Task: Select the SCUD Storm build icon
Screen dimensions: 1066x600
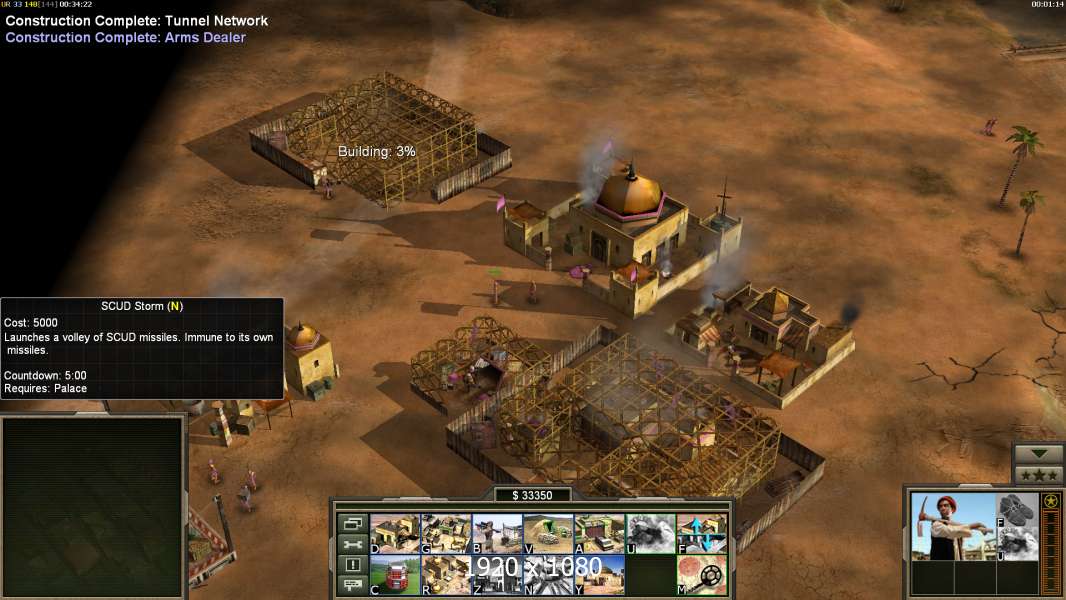Action: pos(548,575)
